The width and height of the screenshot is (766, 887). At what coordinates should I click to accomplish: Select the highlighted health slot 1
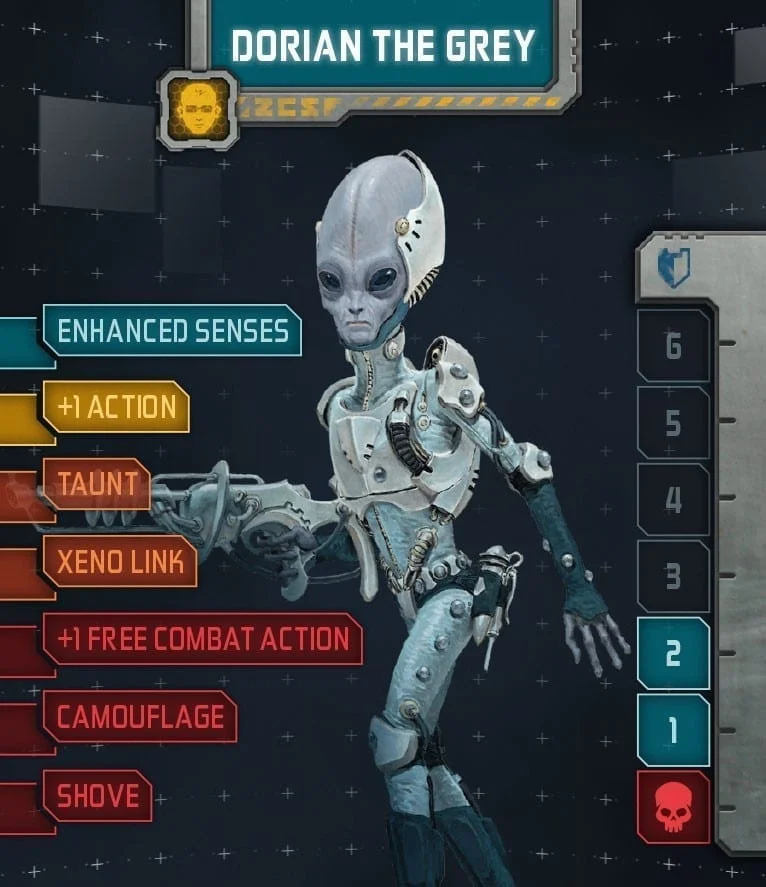[x=673, y=730]
